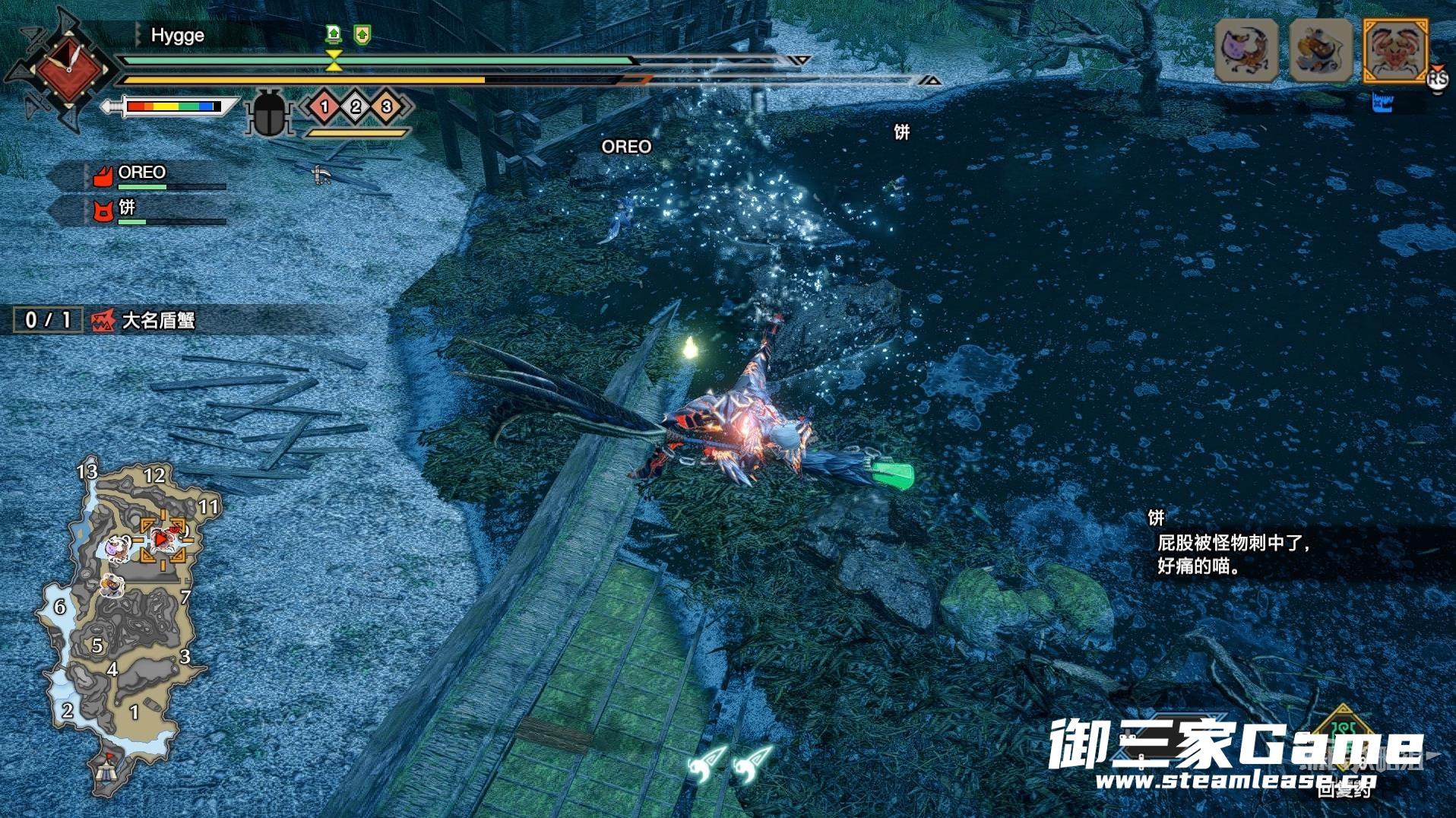Screen dimensions: 1456x818
Task: Select party member OREO in the list
Action: [x=141, y=173]
